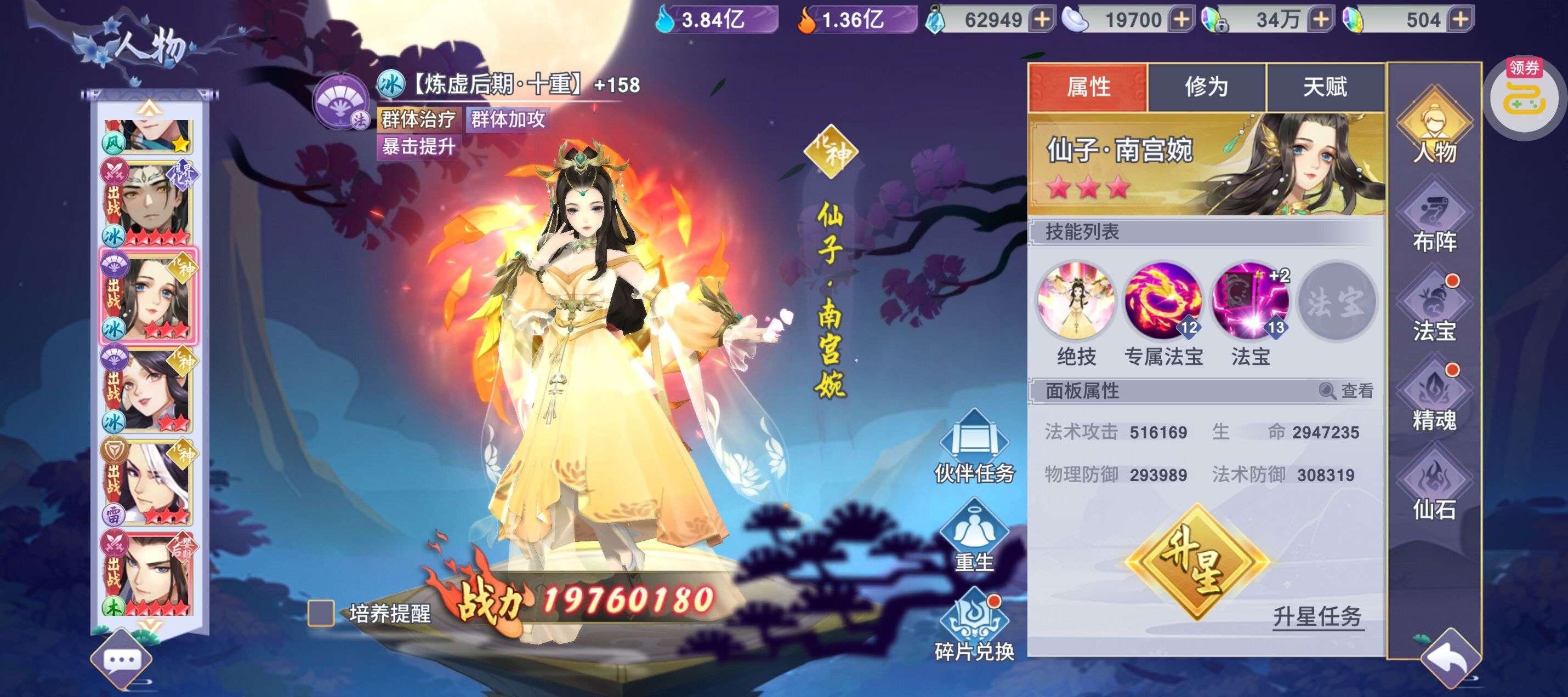Choose the 重生 rebirth icon

pyautogui.click(x=974, y=535)
